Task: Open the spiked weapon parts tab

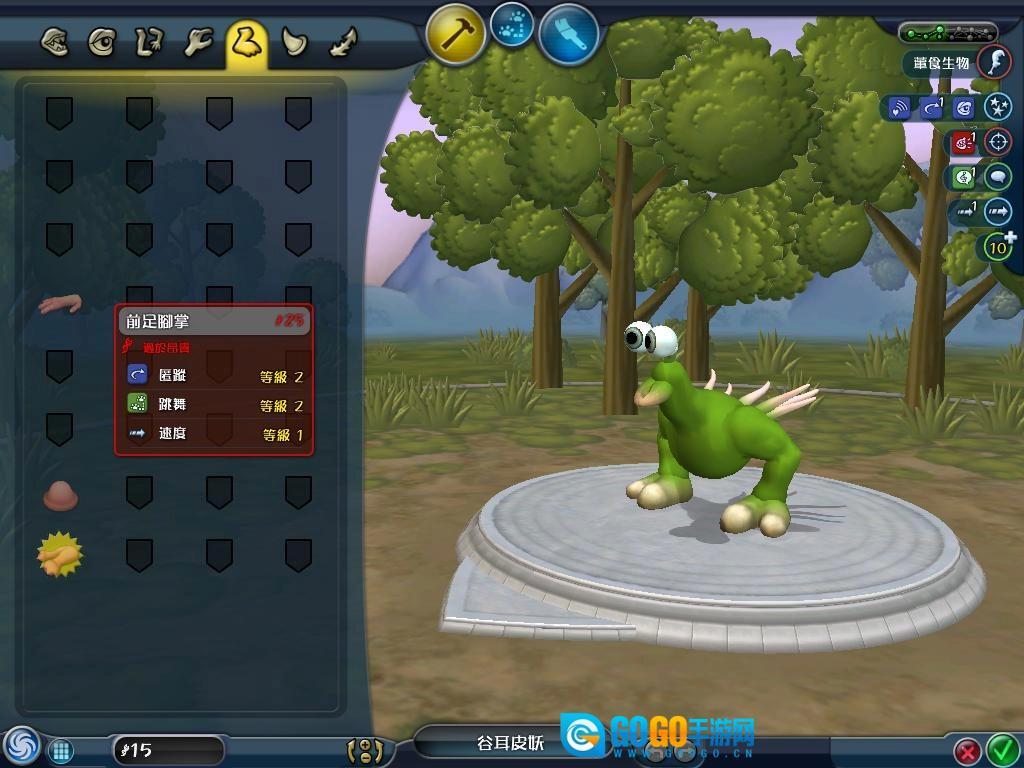Action: pos(342,43)
